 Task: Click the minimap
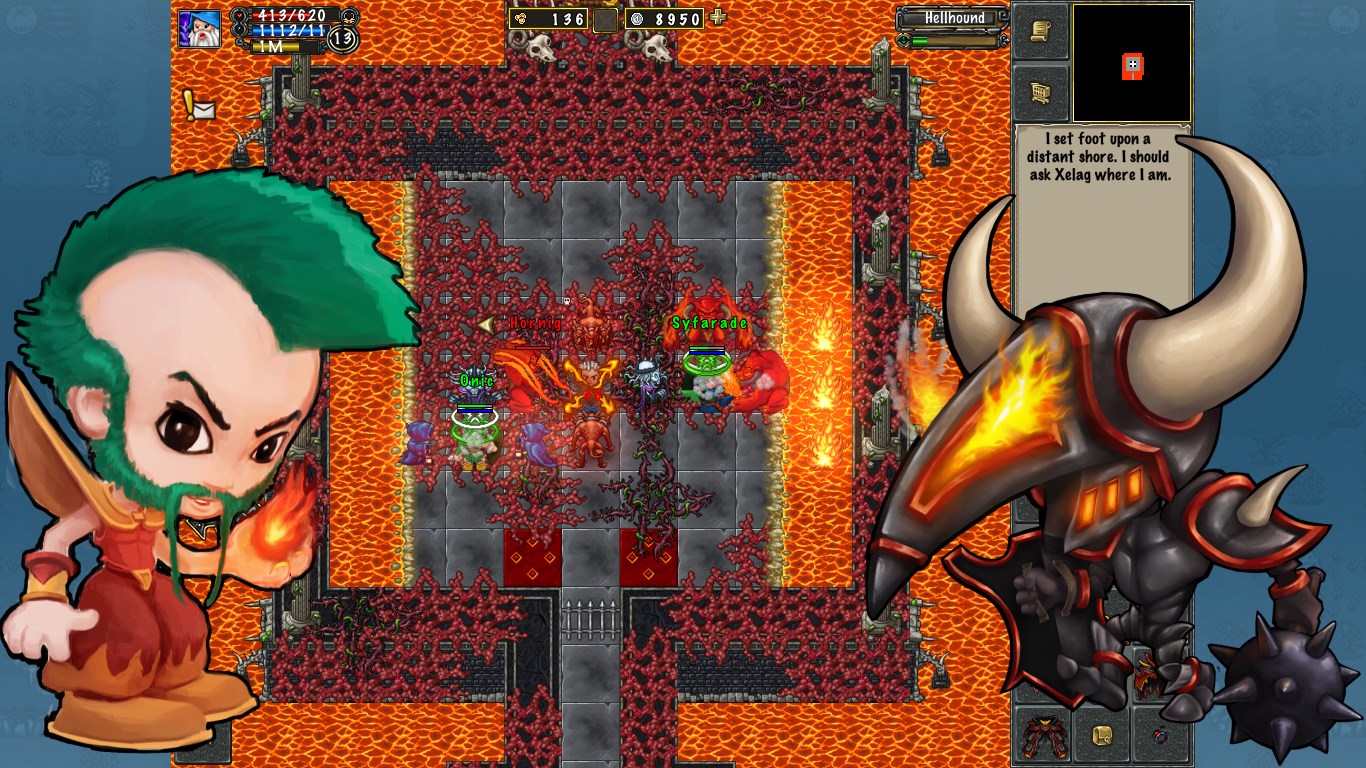(1131, 63)
